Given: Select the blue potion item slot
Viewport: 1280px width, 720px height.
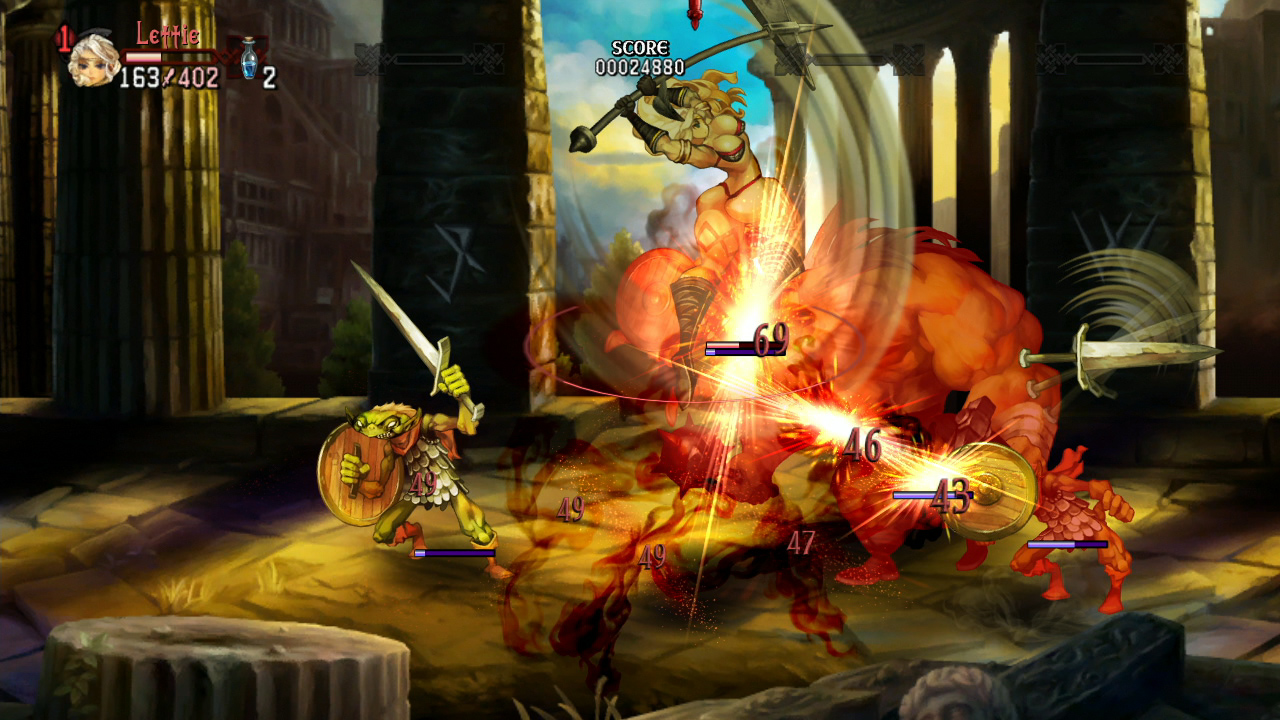Looking at the screenshot, I should [x=248, y=58].
